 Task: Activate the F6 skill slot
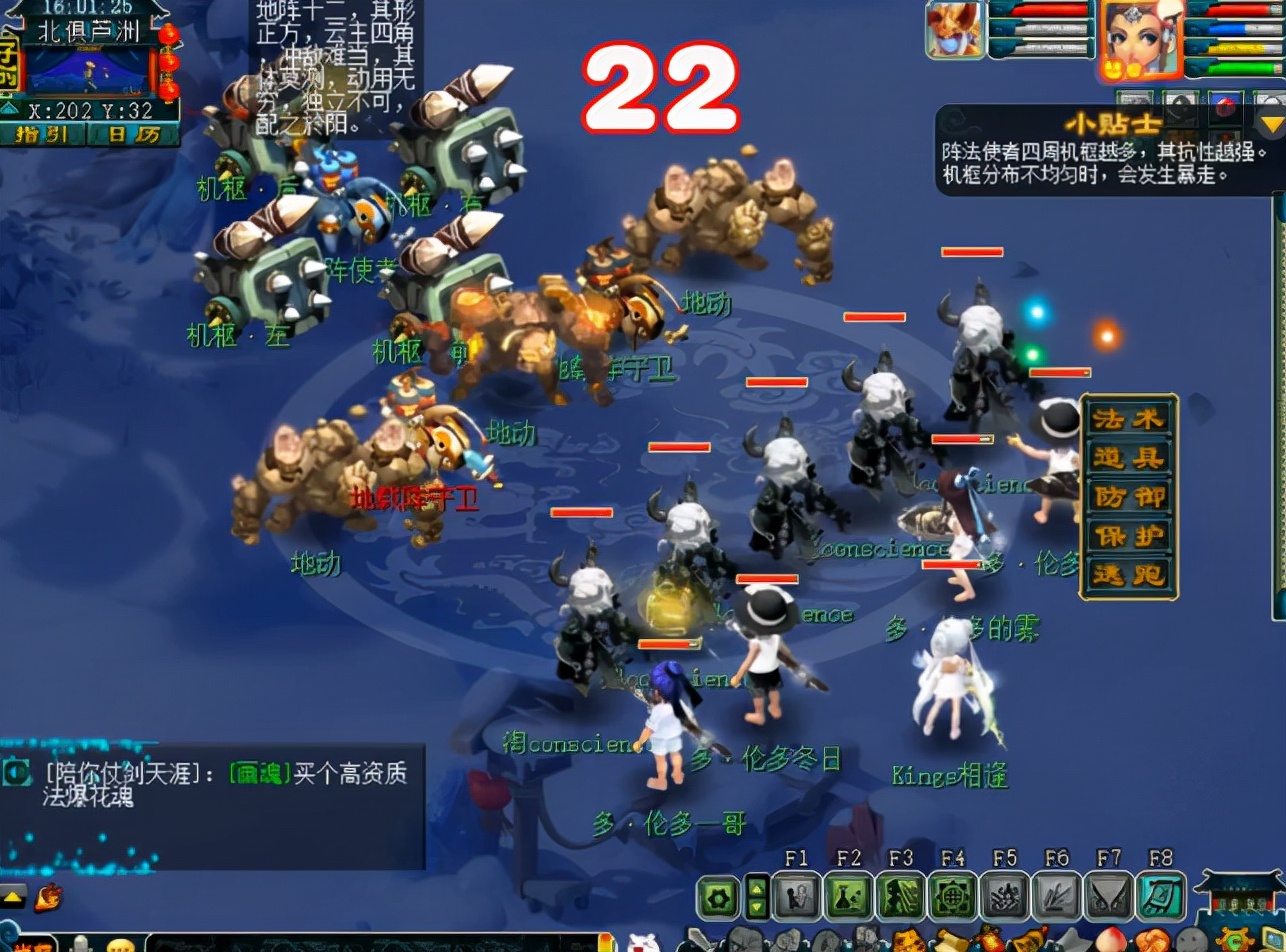click(x=1057, y=896)
